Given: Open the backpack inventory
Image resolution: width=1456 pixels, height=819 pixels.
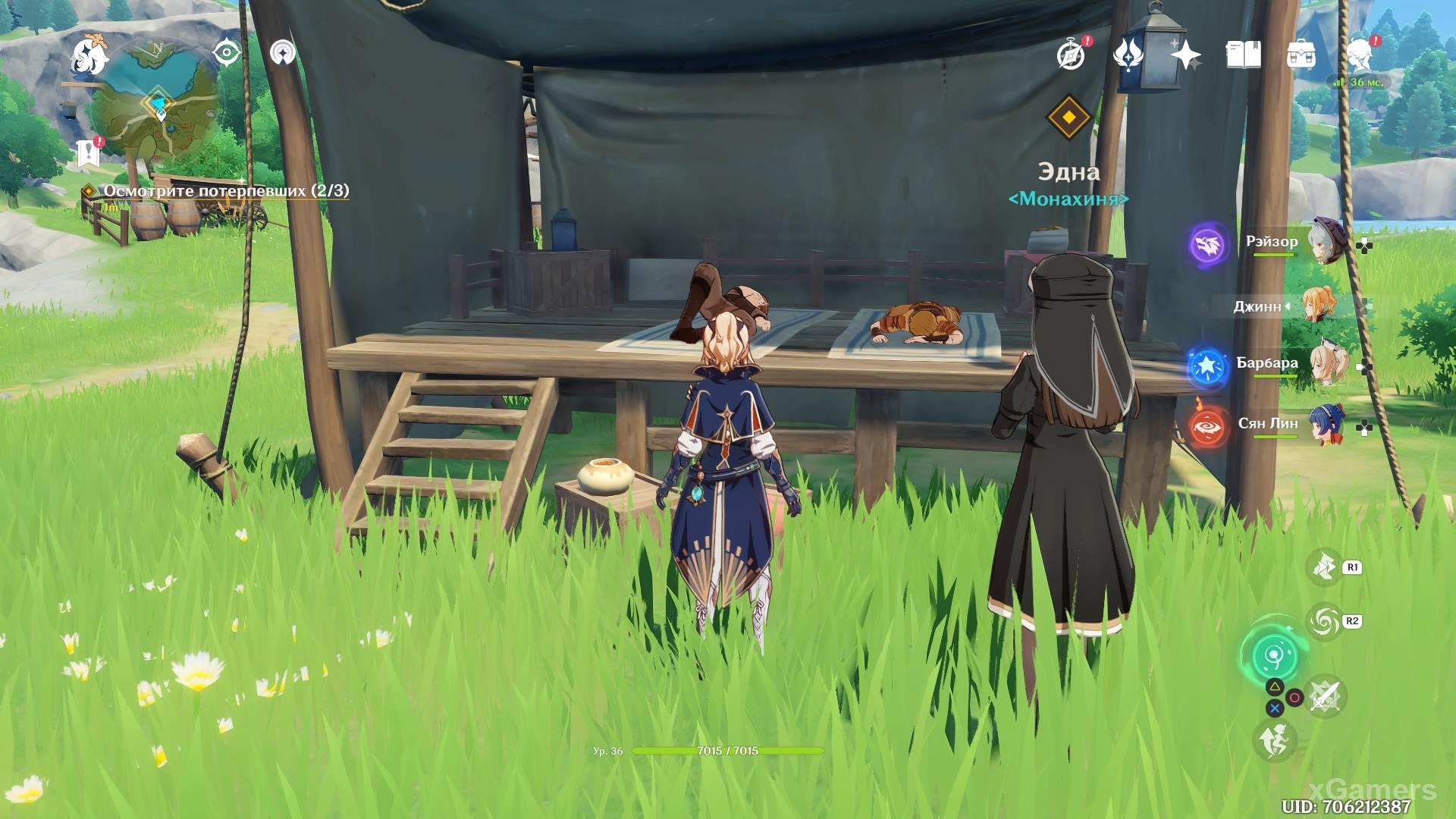Looking at the screenshot, I should tap(1301, 55).
